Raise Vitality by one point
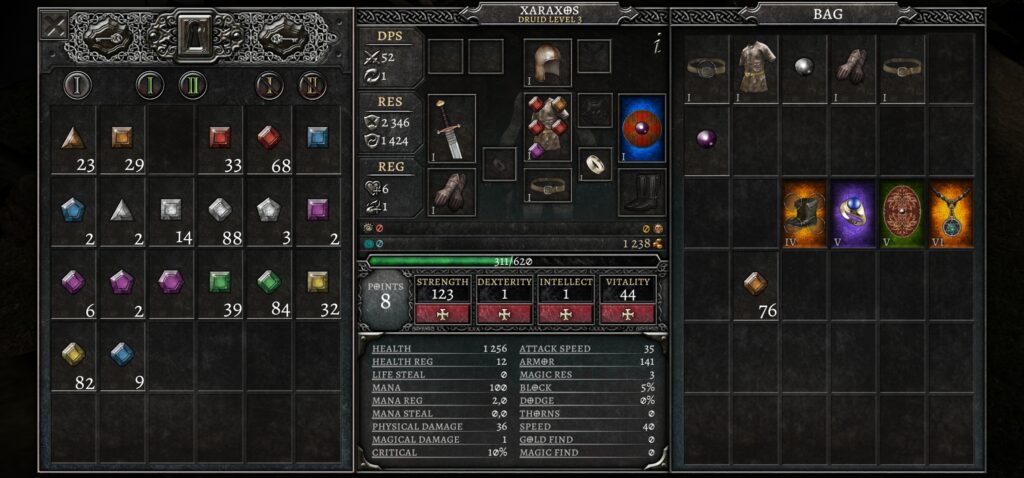This screenshot has width=1024, height=478. (627, 313)
